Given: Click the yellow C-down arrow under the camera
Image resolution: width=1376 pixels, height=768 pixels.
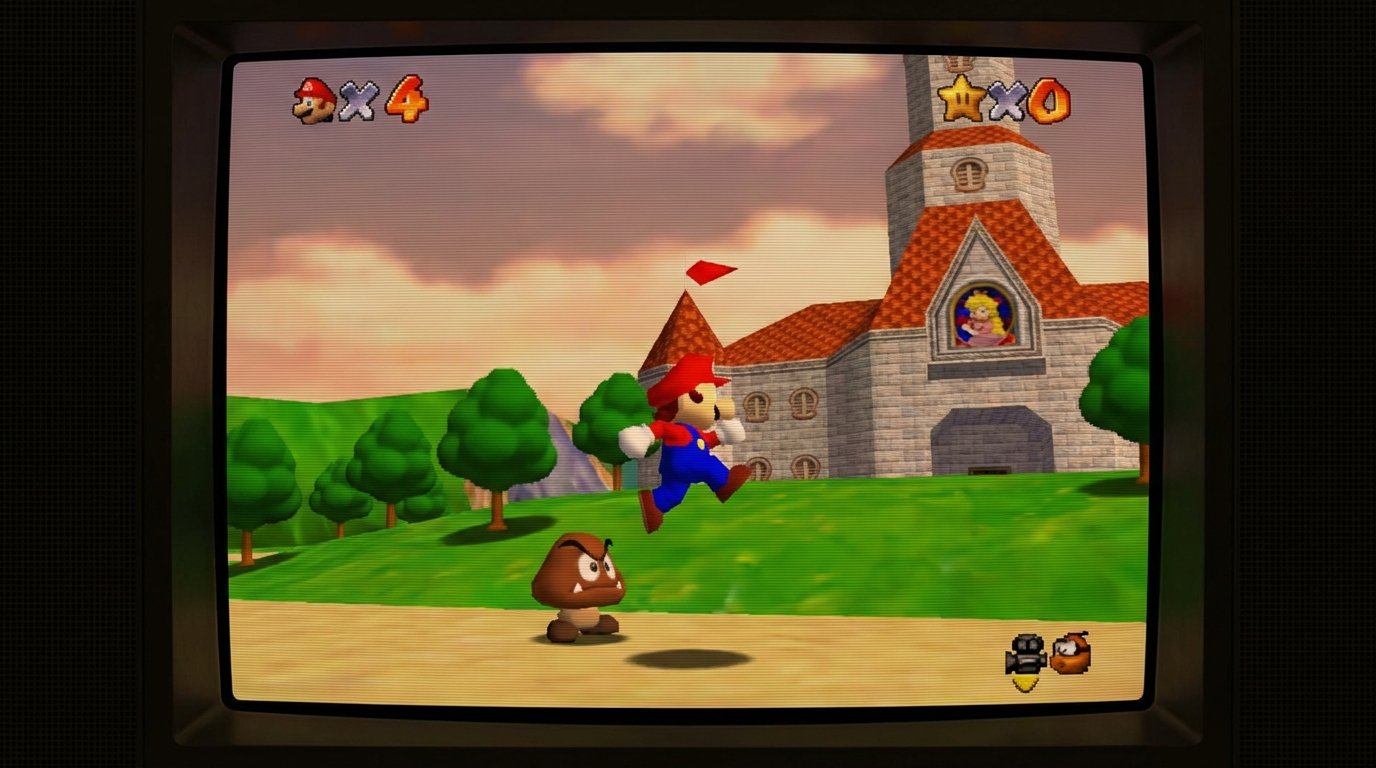Looking at the screenshot, I should [1024, 682].
